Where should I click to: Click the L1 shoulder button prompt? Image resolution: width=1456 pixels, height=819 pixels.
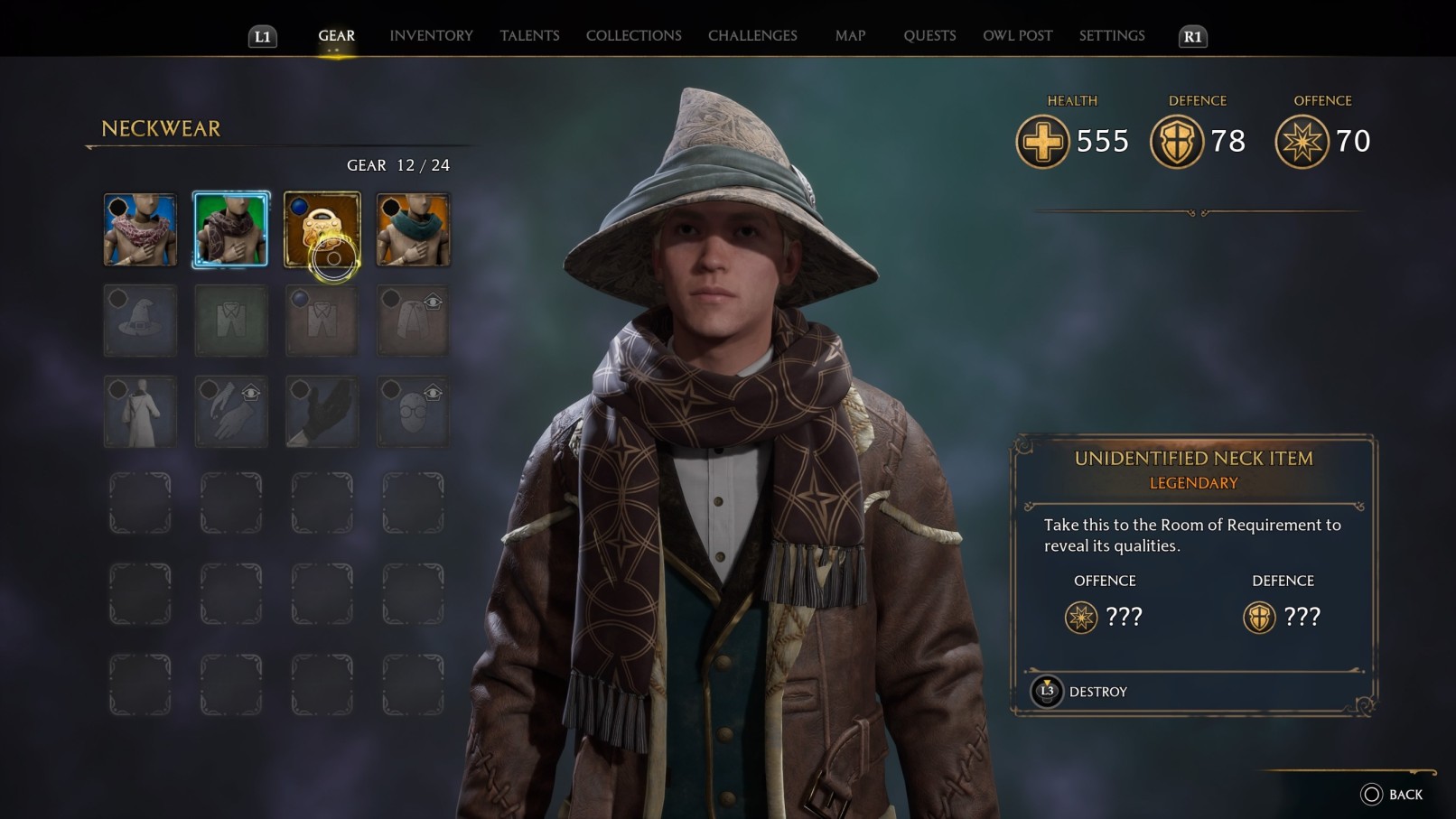pos(262,37)
